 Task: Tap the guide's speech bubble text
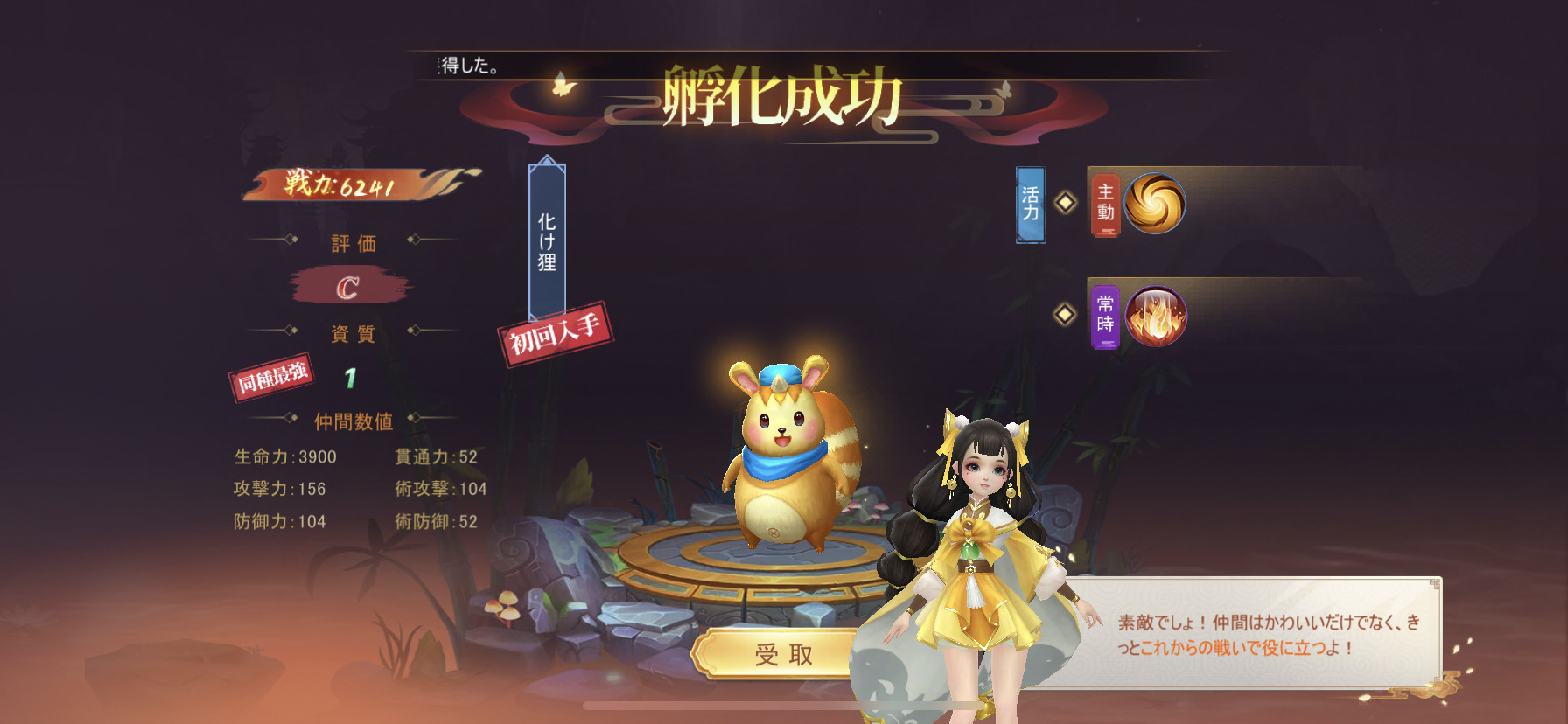click(x=1267, y=635)
